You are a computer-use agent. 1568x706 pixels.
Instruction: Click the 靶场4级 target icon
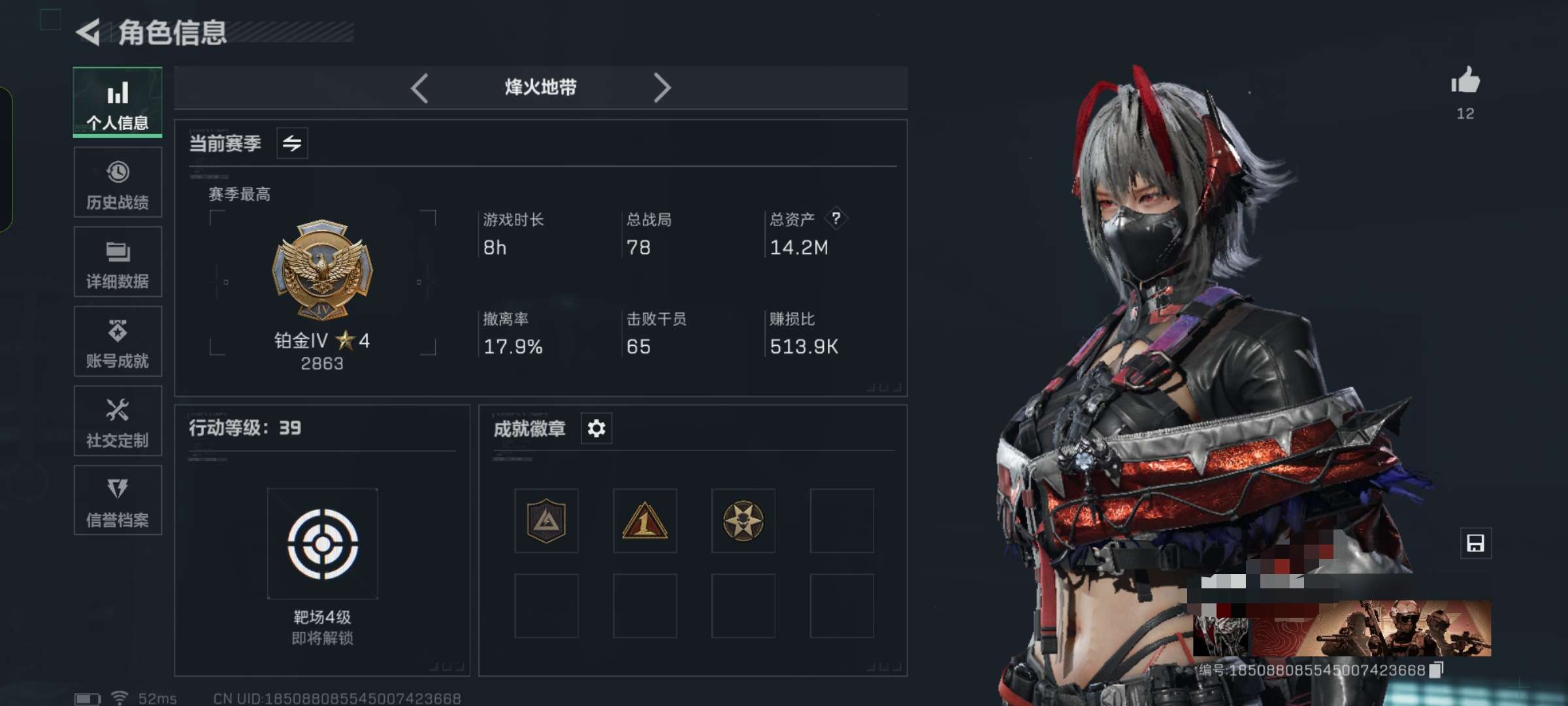pos(323,544)
